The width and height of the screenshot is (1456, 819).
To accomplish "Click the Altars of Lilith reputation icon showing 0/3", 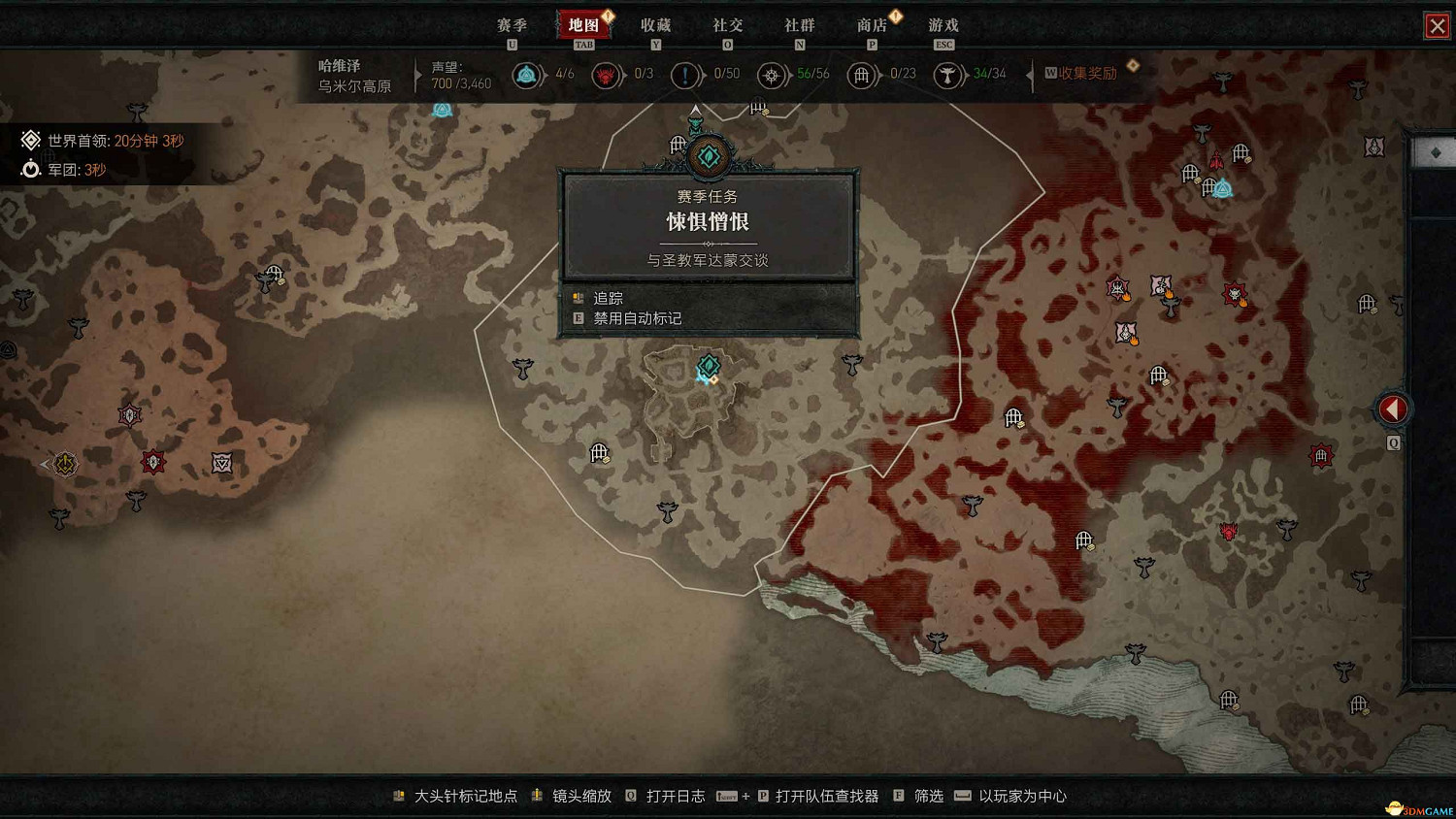I will pyautogui.click(x=607, y=74).
